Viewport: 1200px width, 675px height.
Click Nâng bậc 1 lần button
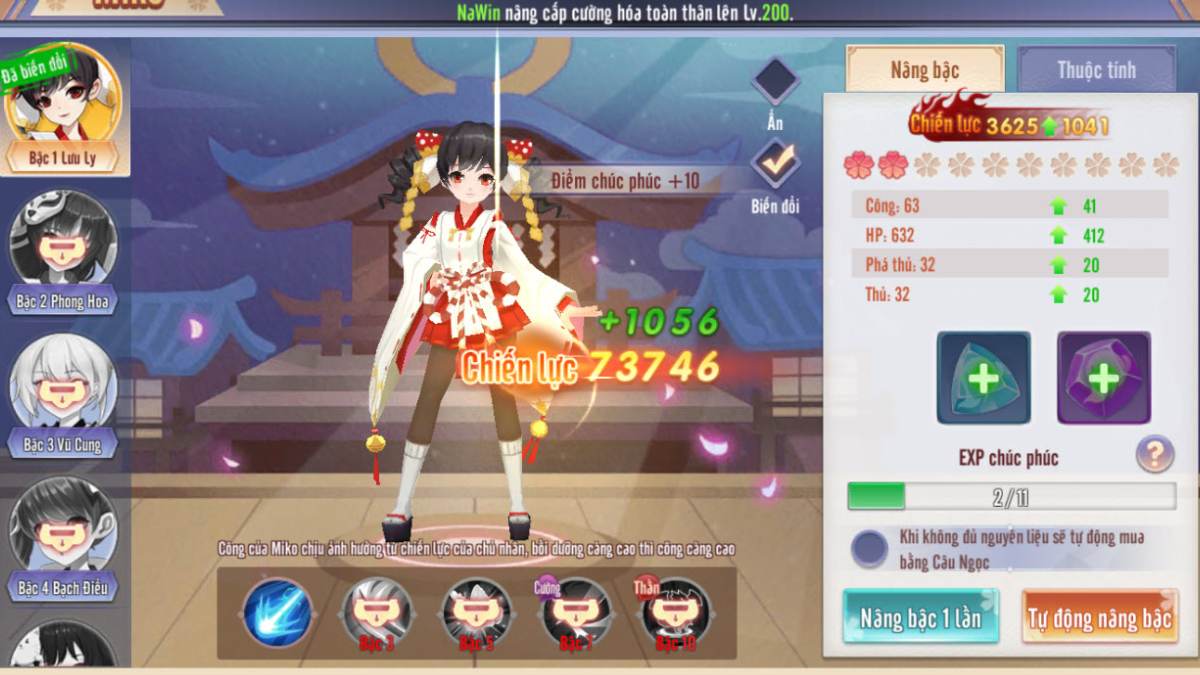click(920, 618)
